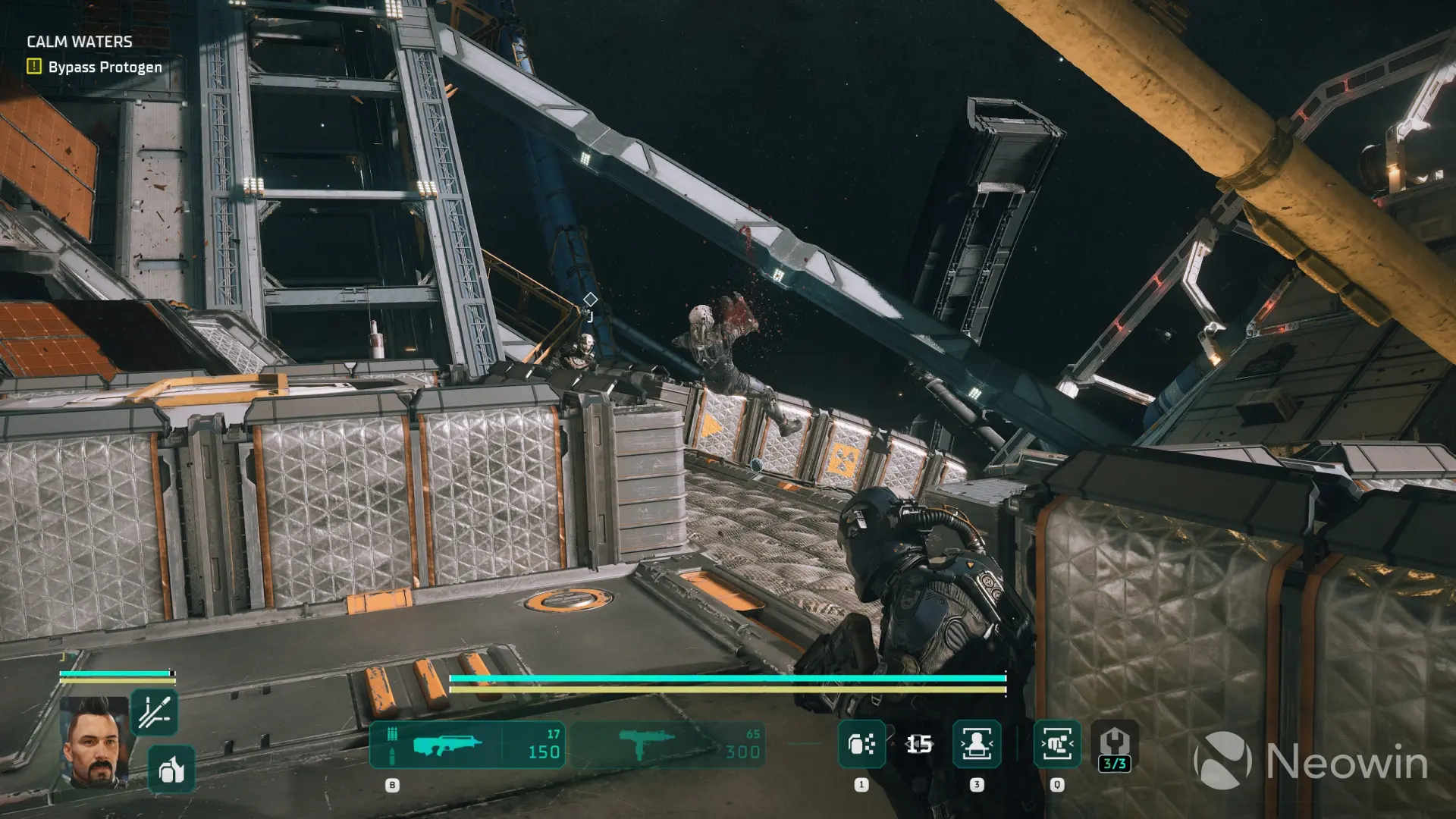Expand the Calm Waters mission header

[80, 42]
